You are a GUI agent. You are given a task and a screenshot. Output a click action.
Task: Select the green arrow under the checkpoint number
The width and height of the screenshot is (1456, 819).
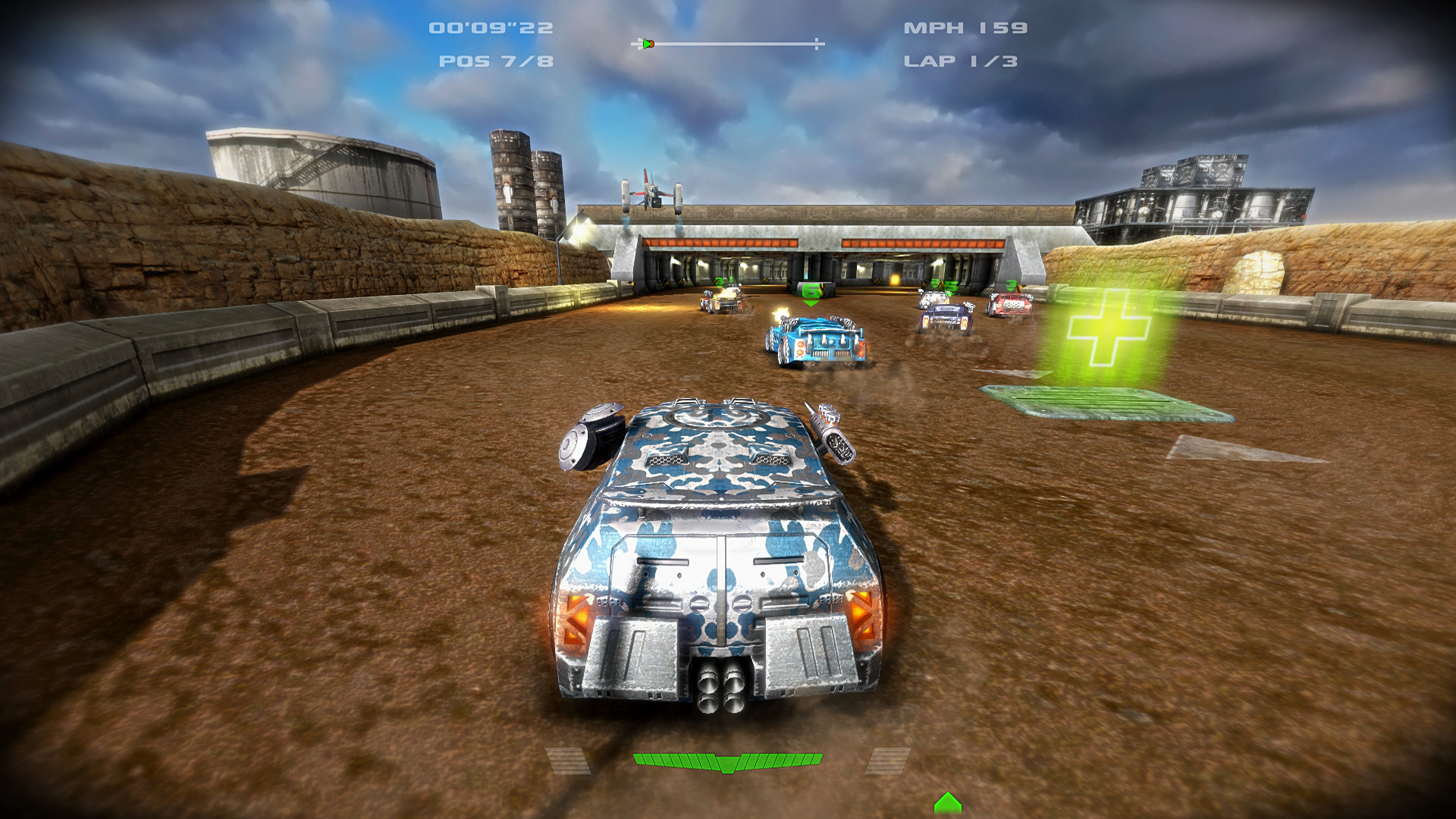(x=810, y=303)
